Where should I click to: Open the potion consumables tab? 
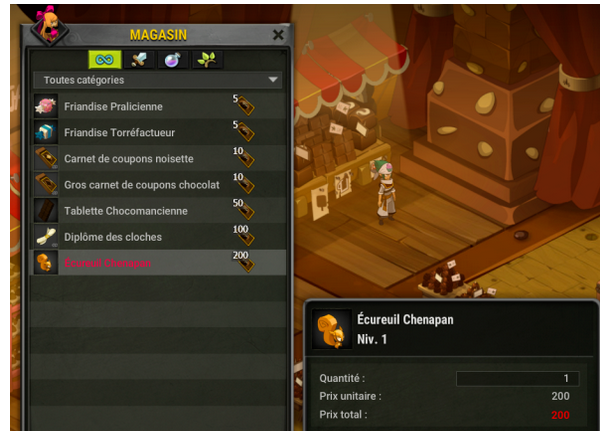tap(172, 59)
